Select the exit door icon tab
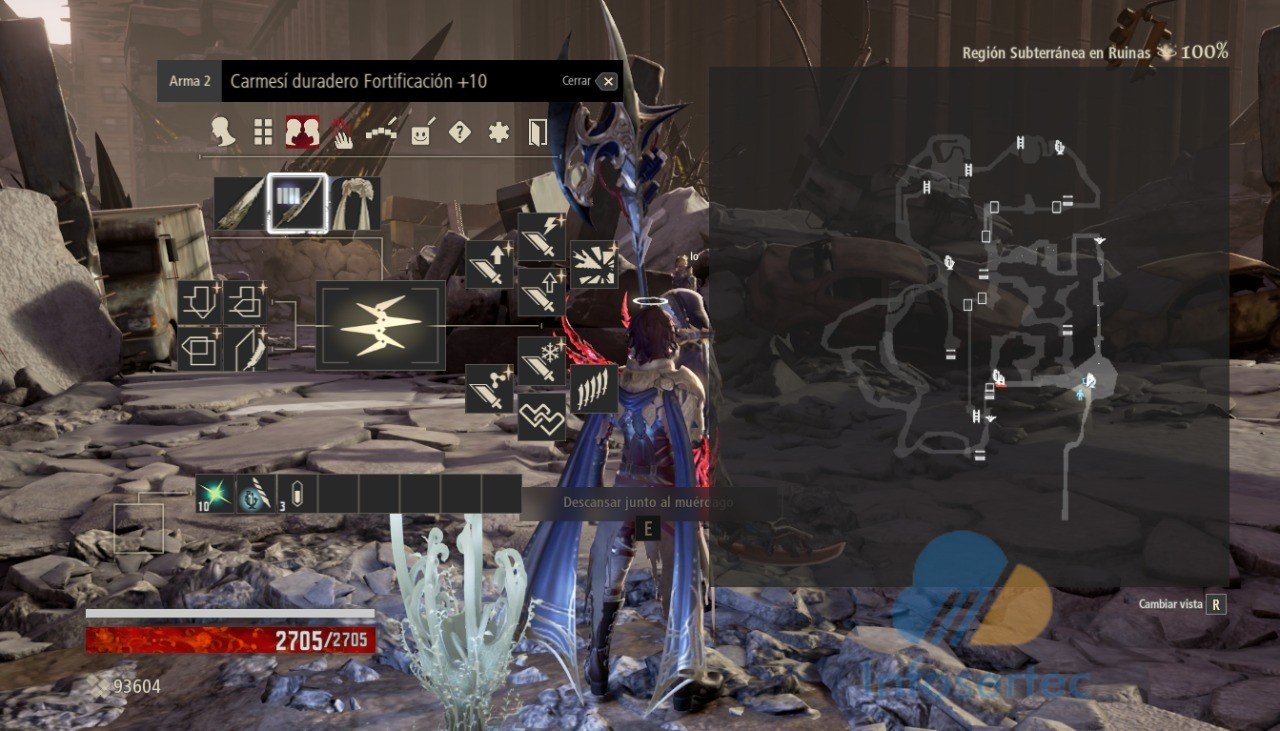1280x731 pixels. (538, 132)
